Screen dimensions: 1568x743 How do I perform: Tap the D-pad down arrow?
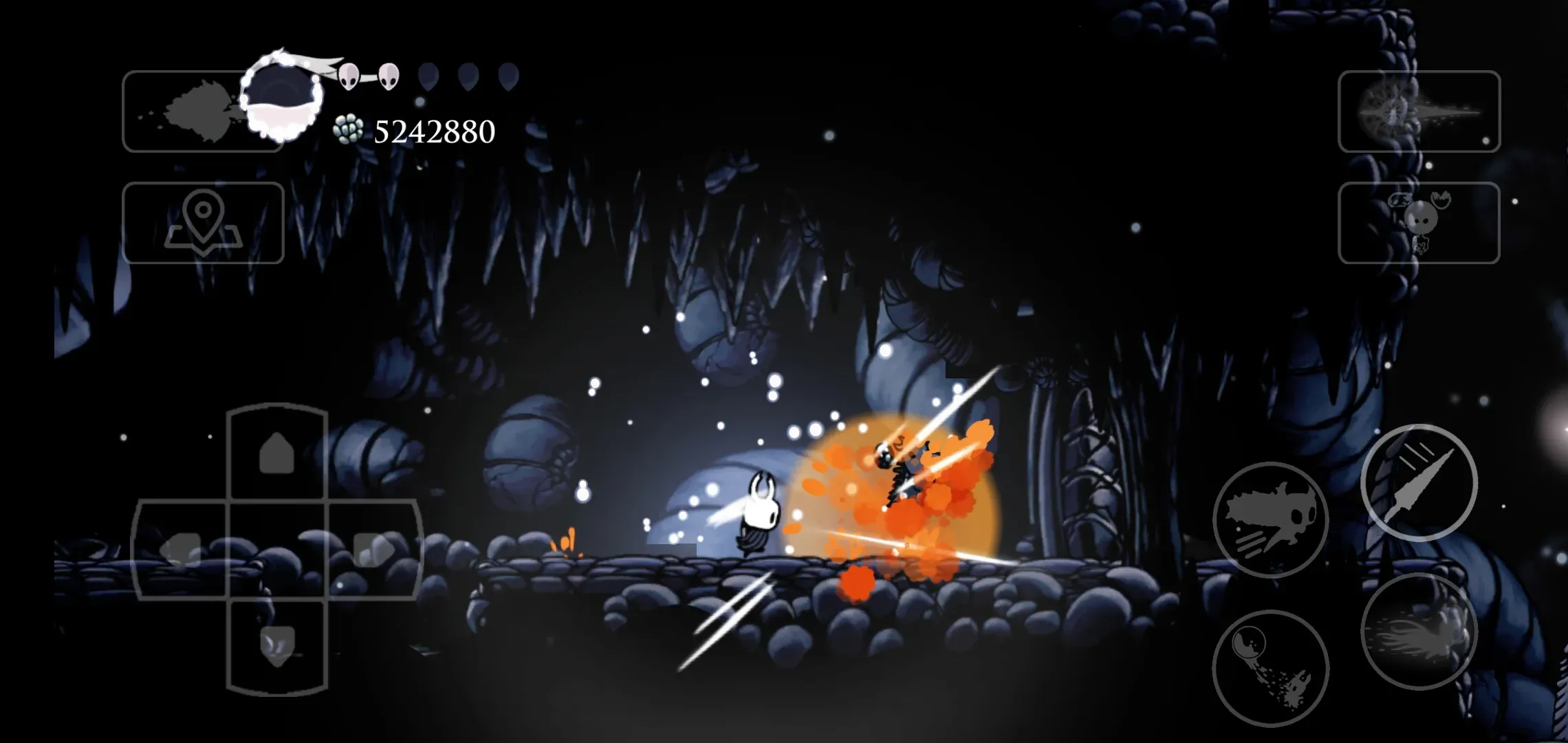click(276, 647)
